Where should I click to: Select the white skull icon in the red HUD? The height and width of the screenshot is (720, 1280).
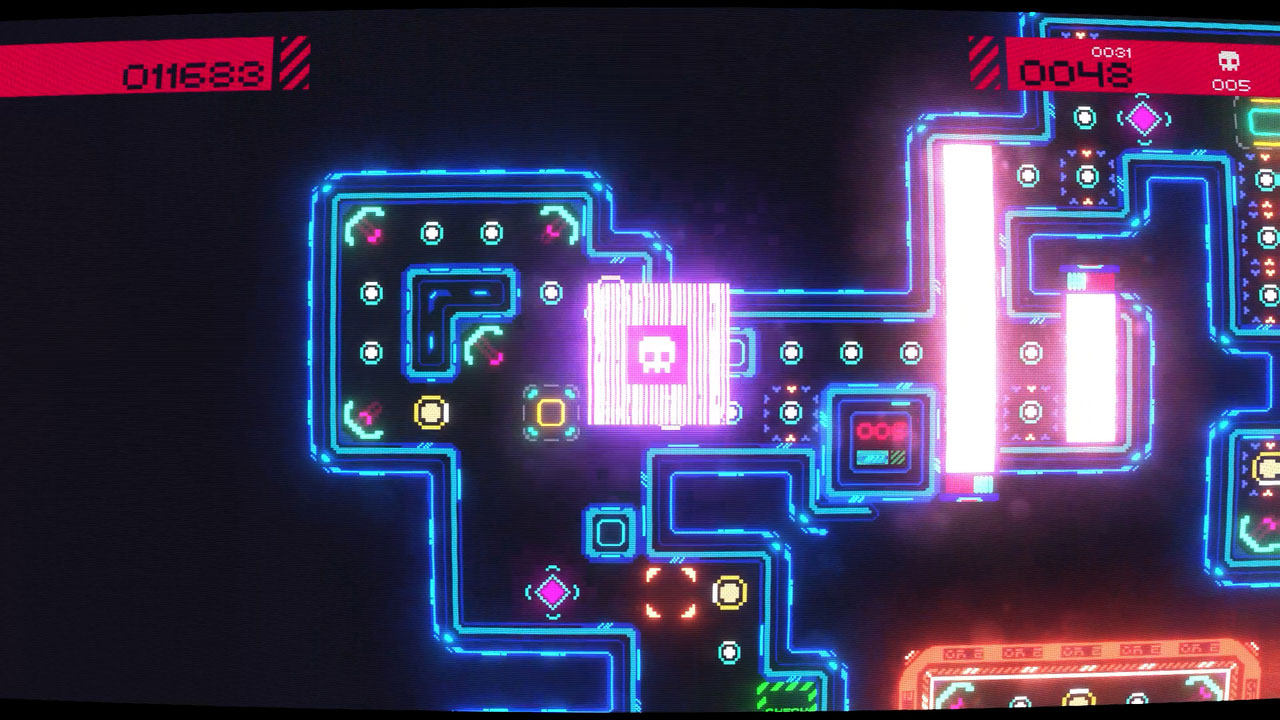[x=1228, y=61]
